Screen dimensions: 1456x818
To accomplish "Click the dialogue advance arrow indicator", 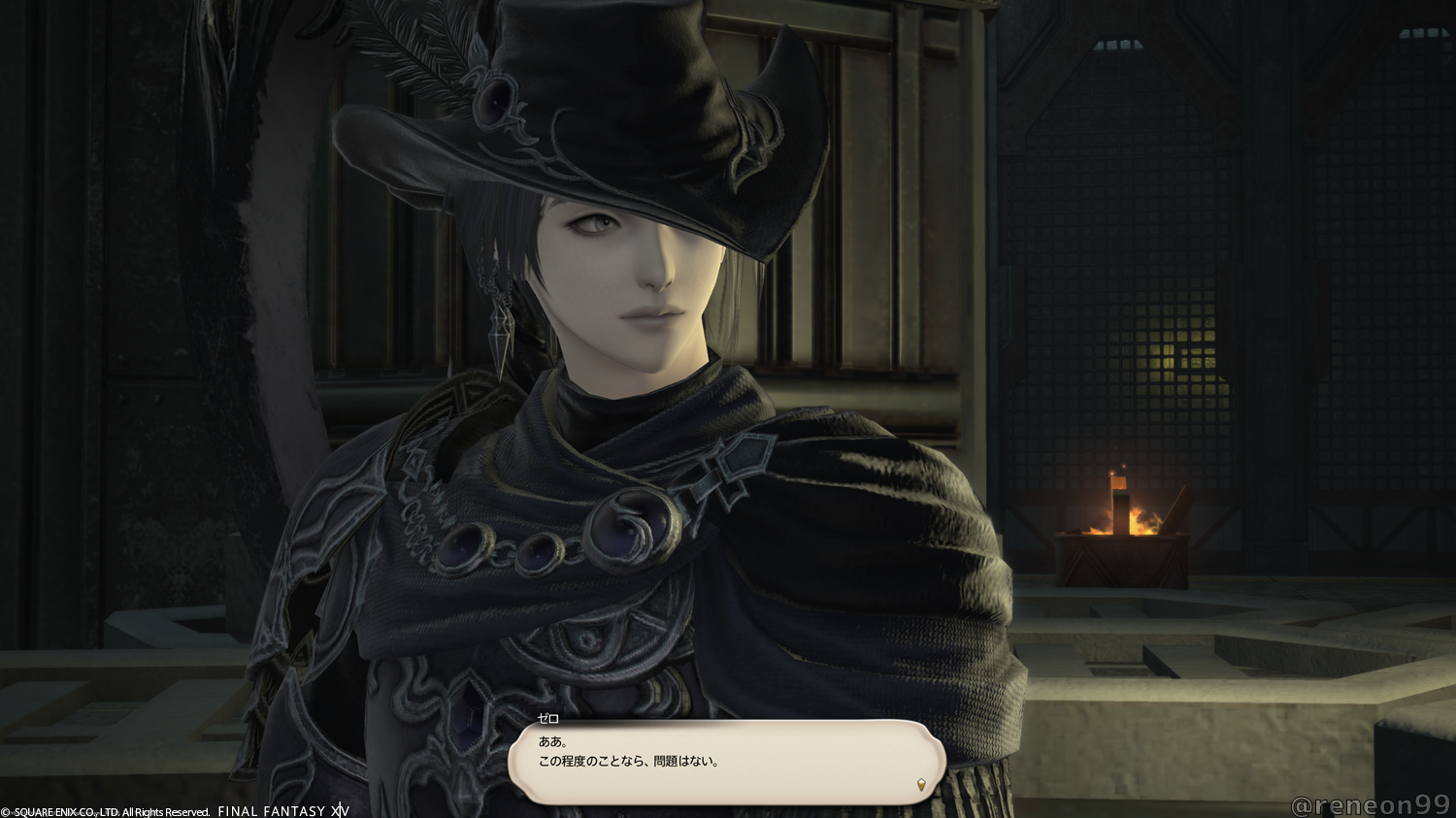I will (921, 785).
